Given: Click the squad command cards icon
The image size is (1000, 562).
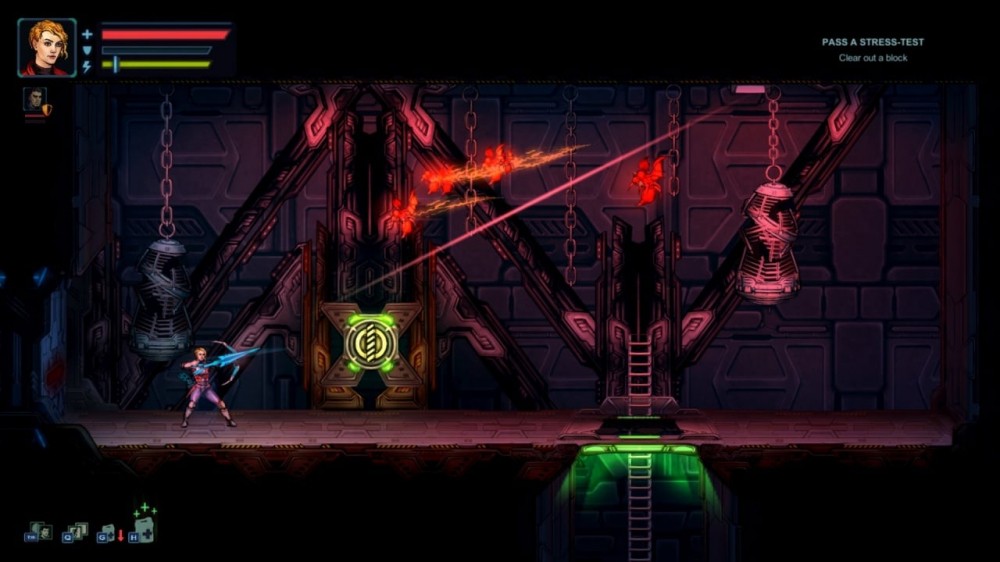Looking at the screenshot, I should pyautogui.click(x=76, y=532).
